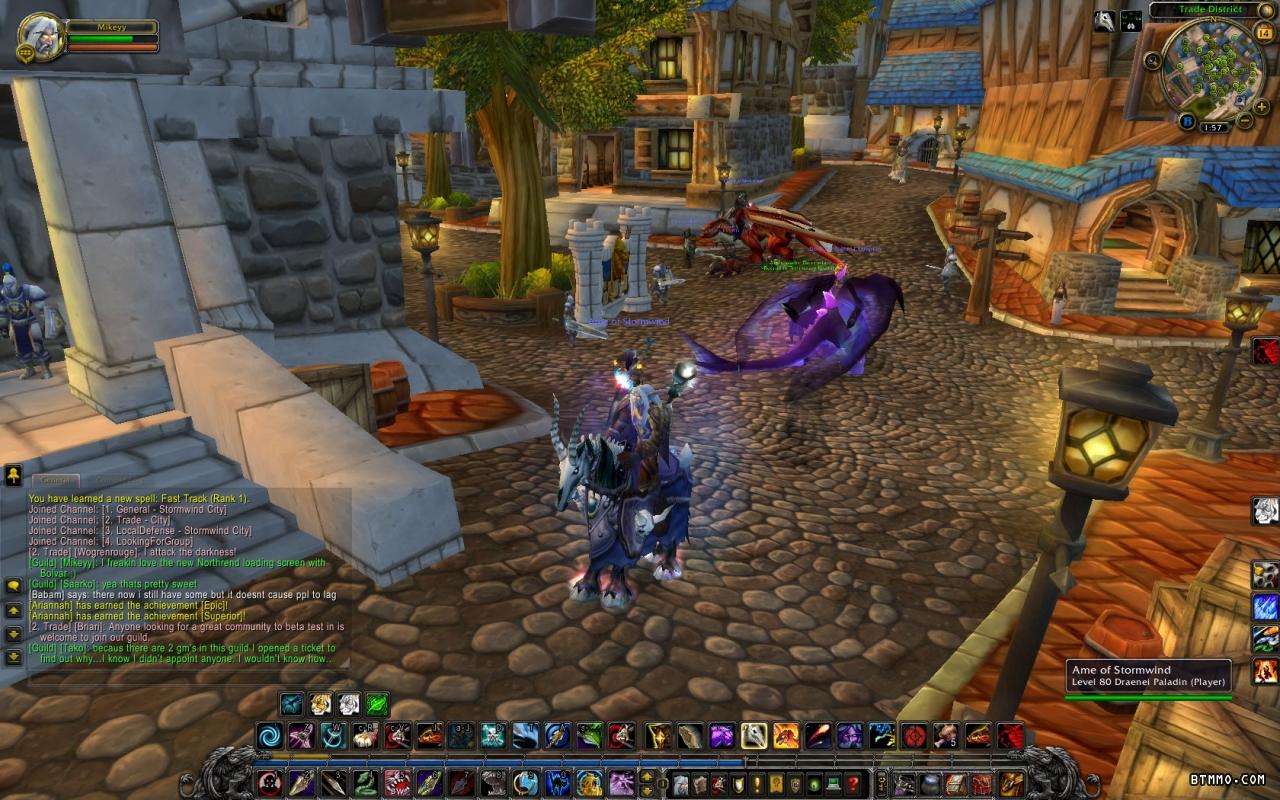Open the chat speech bubble menu
The width and height of the screenshot is (1280, 800).
click(x=14, y=586)
